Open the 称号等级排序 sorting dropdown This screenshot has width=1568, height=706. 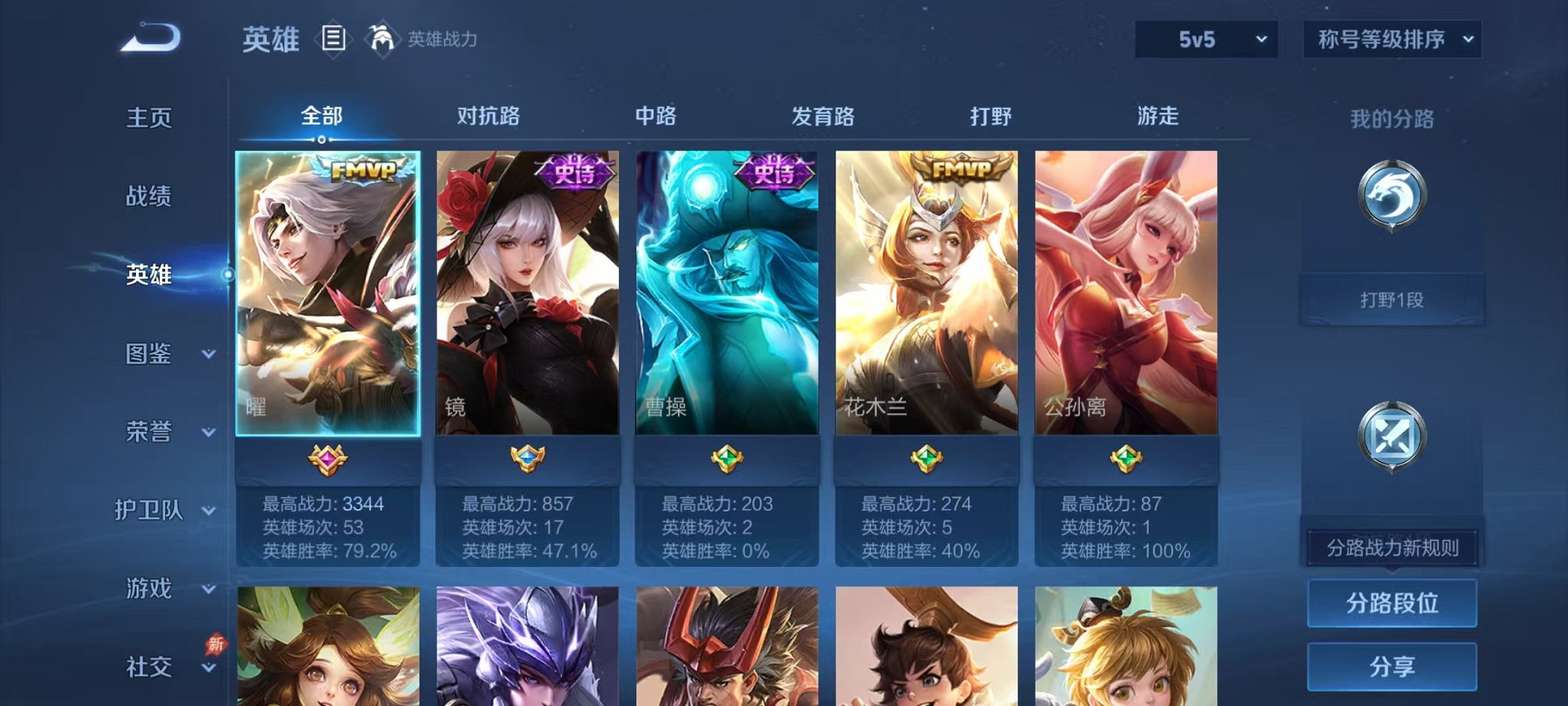(x=1390, y=36)
